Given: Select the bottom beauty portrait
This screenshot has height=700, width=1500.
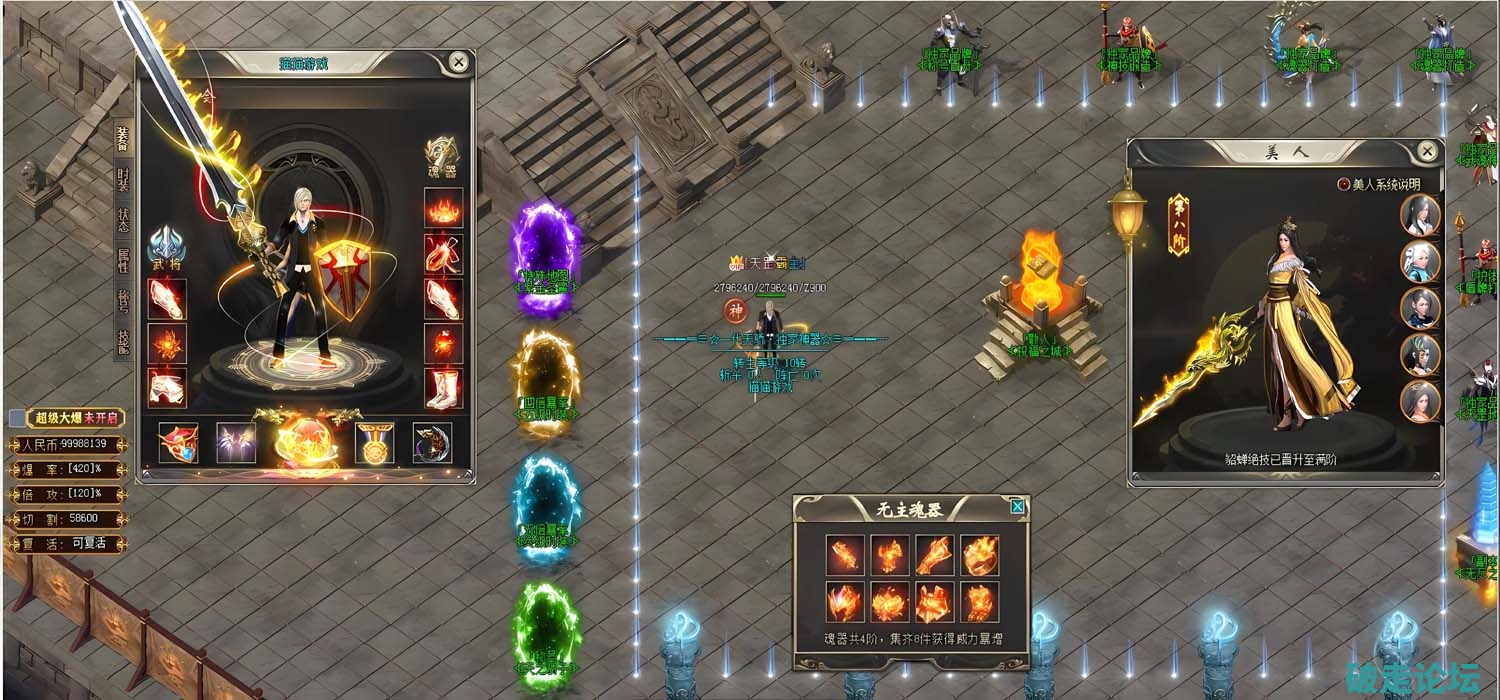Looking at the screenshot, I should click(1420, 402).
